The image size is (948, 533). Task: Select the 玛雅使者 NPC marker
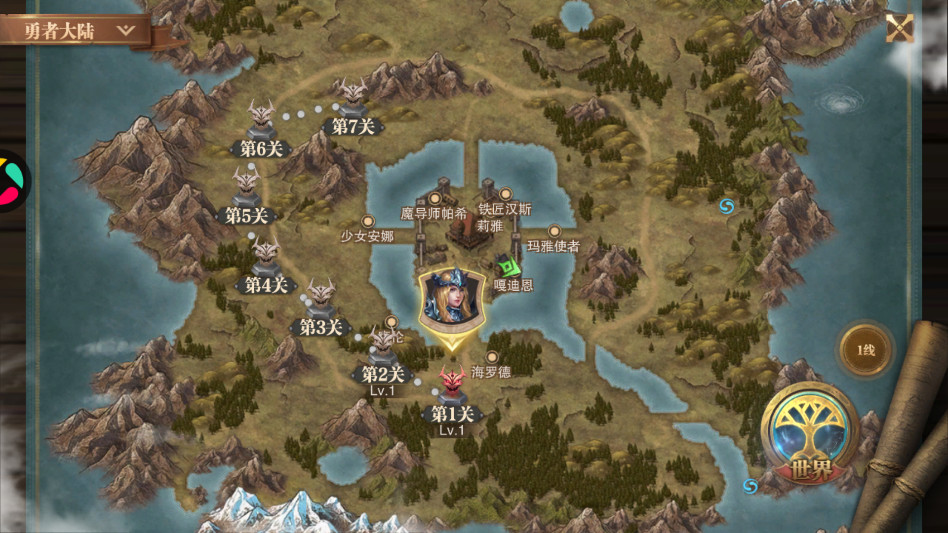point(554,231)
